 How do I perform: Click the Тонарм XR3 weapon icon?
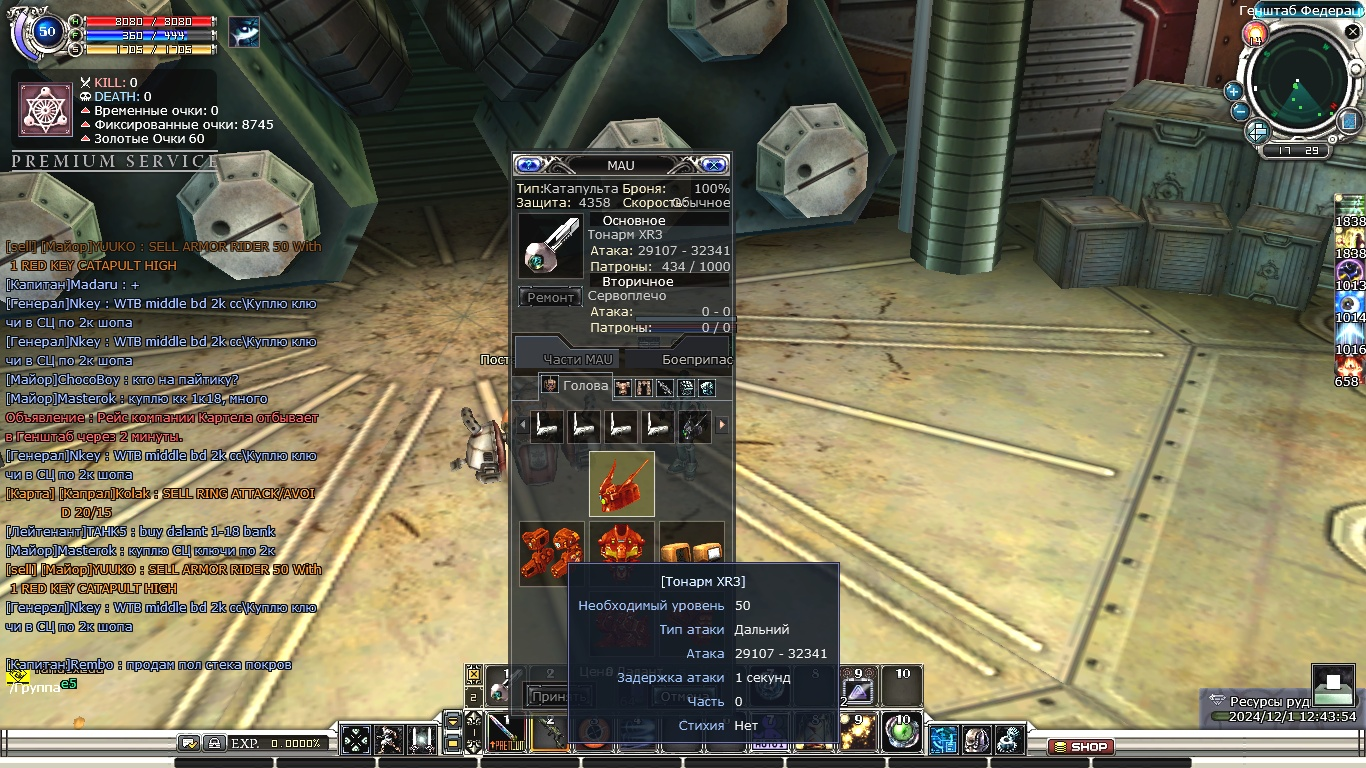[551, 246]
